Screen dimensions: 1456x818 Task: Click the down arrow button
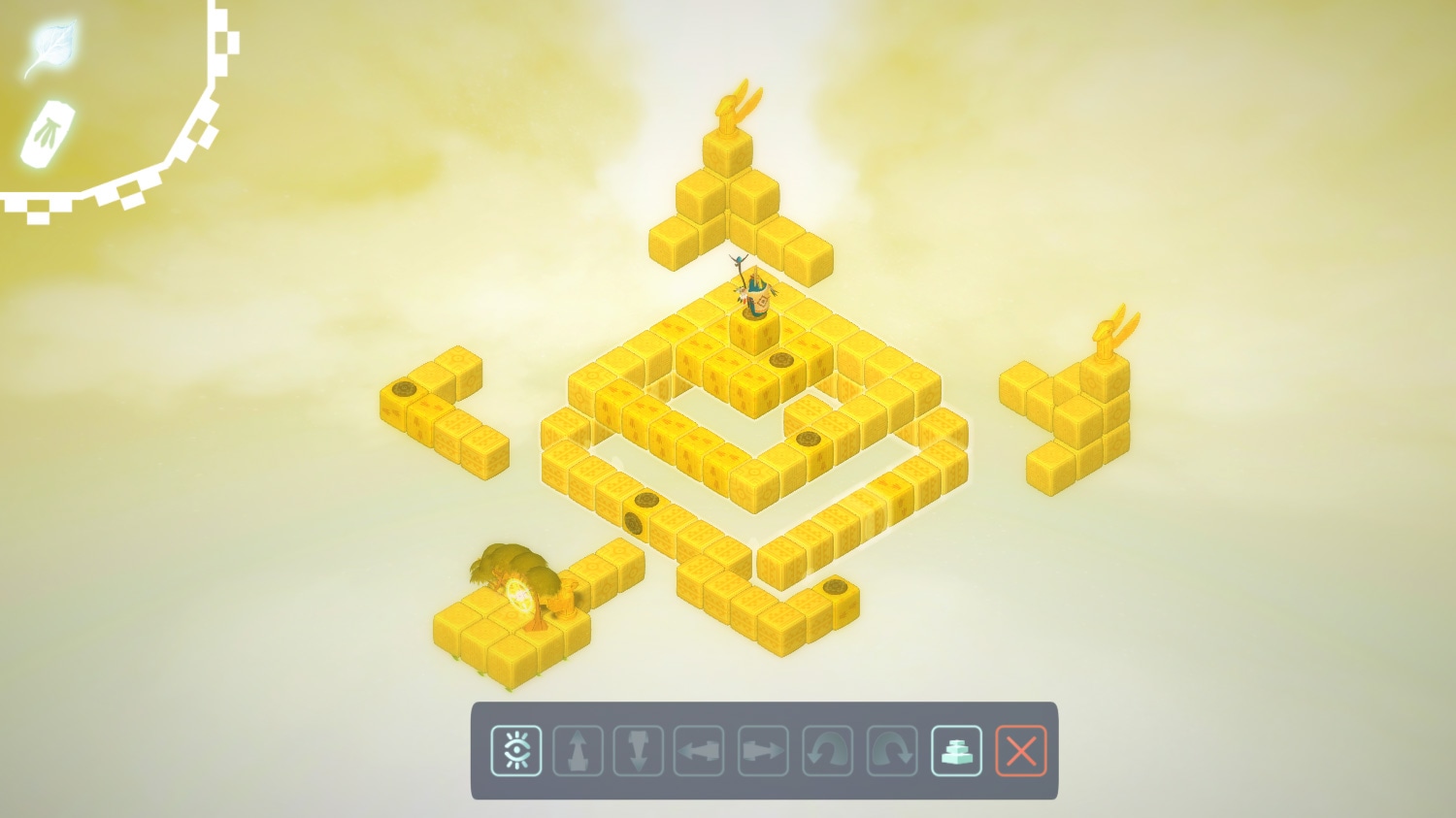639,751
